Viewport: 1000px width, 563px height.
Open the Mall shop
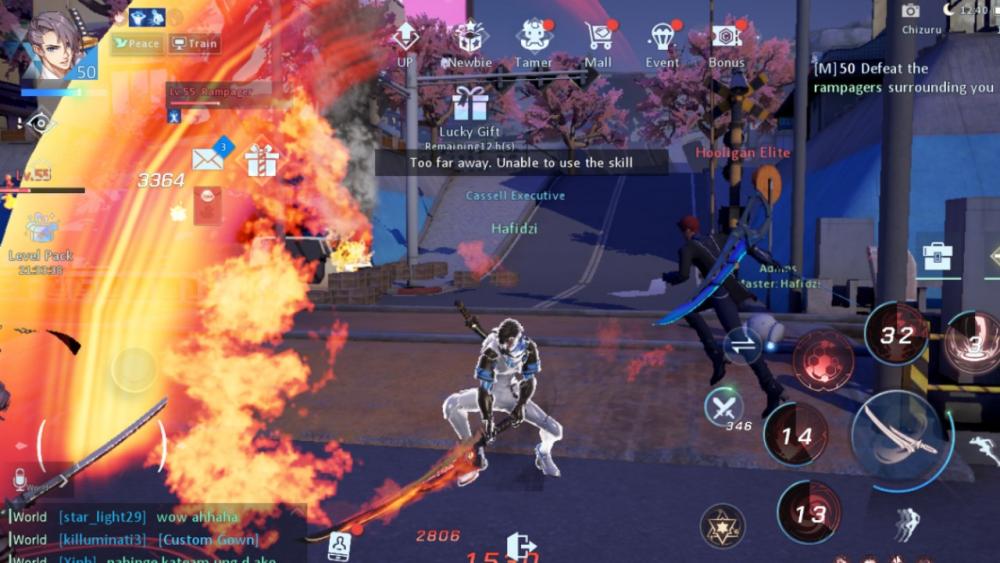coord(598,39)
